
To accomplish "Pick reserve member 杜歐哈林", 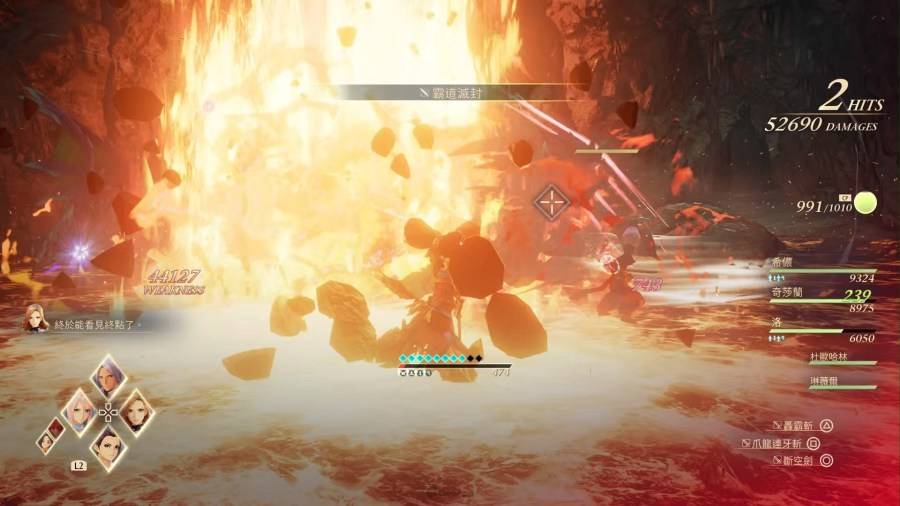I will pyautogui.click(x=828, y=357).
